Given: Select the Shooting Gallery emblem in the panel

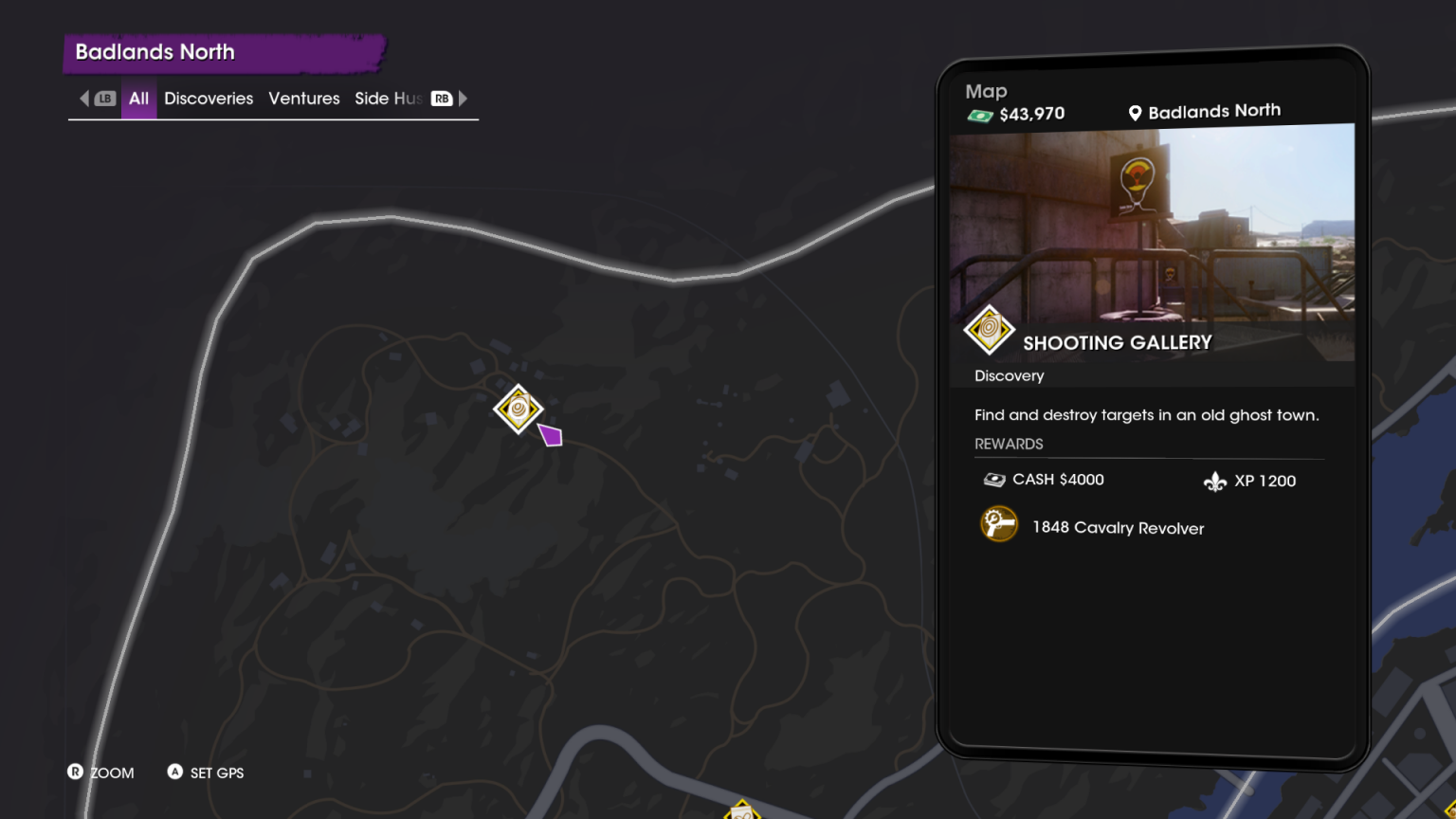Looking at the screenshot, I should [x=987, y=330].
